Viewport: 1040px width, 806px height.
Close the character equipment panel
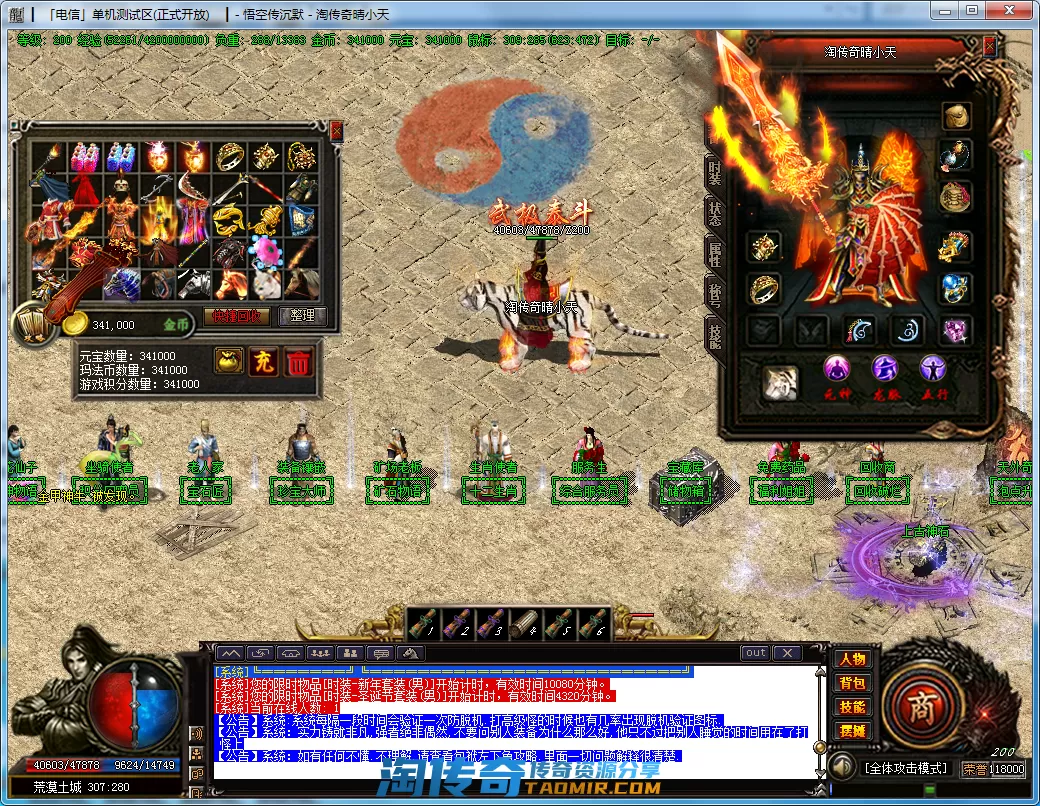click(x=989, y=46)
